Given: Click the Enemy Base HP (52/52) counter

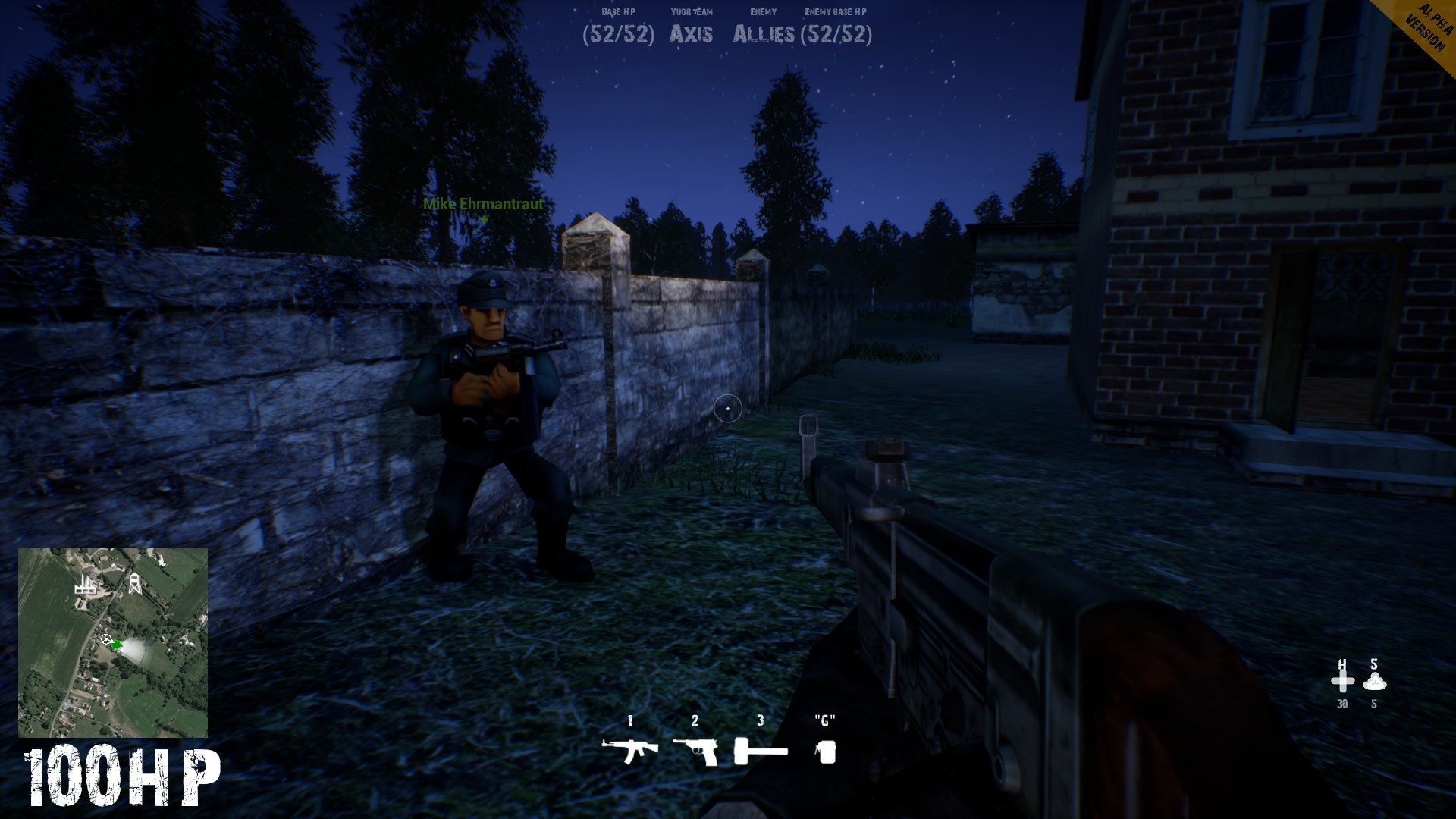Looking at the screenshot, I should (838, 35).
